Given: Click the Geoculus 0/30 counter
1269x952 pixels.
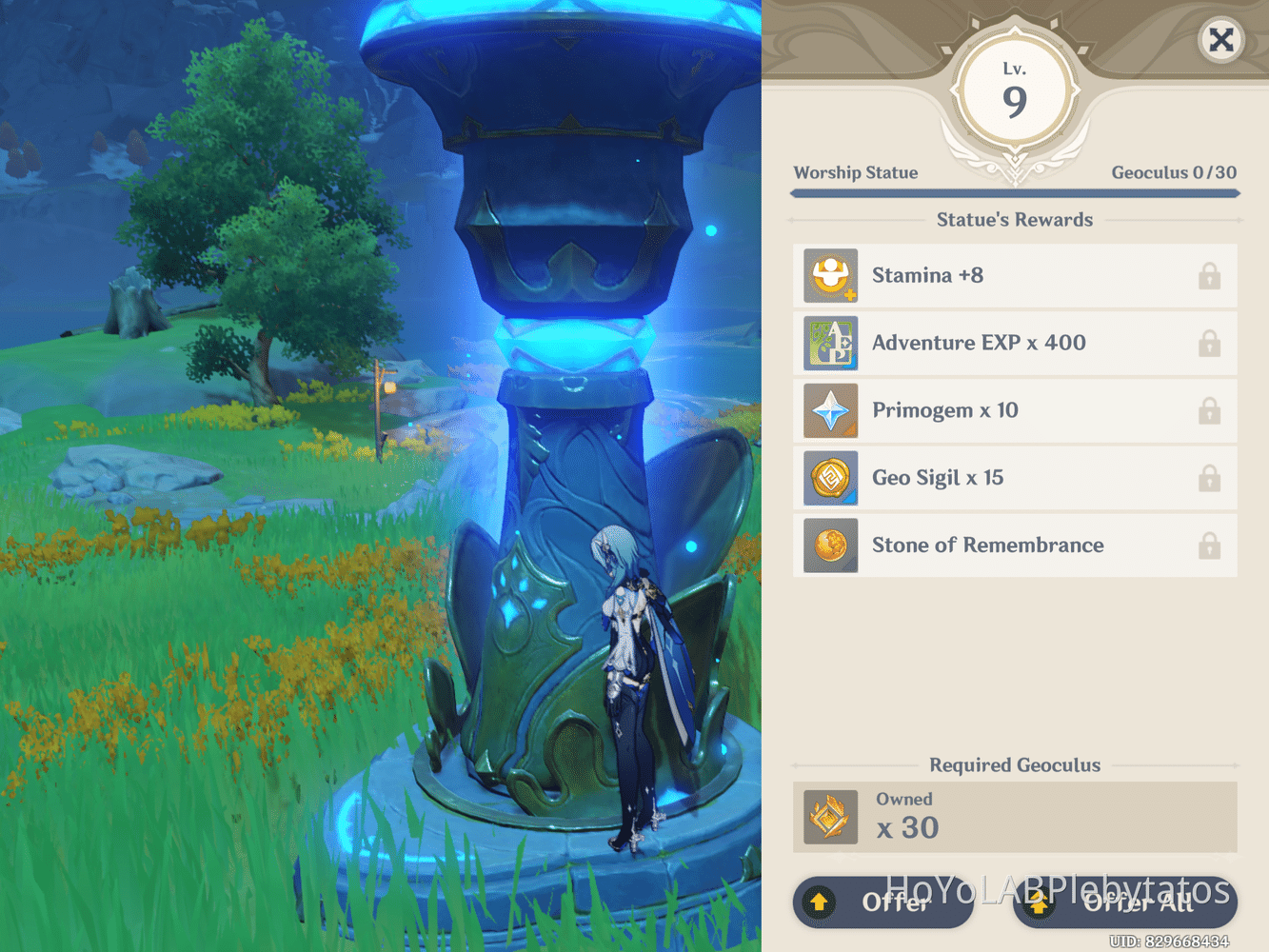Looking at the screenshot, I should (1174, 172).
